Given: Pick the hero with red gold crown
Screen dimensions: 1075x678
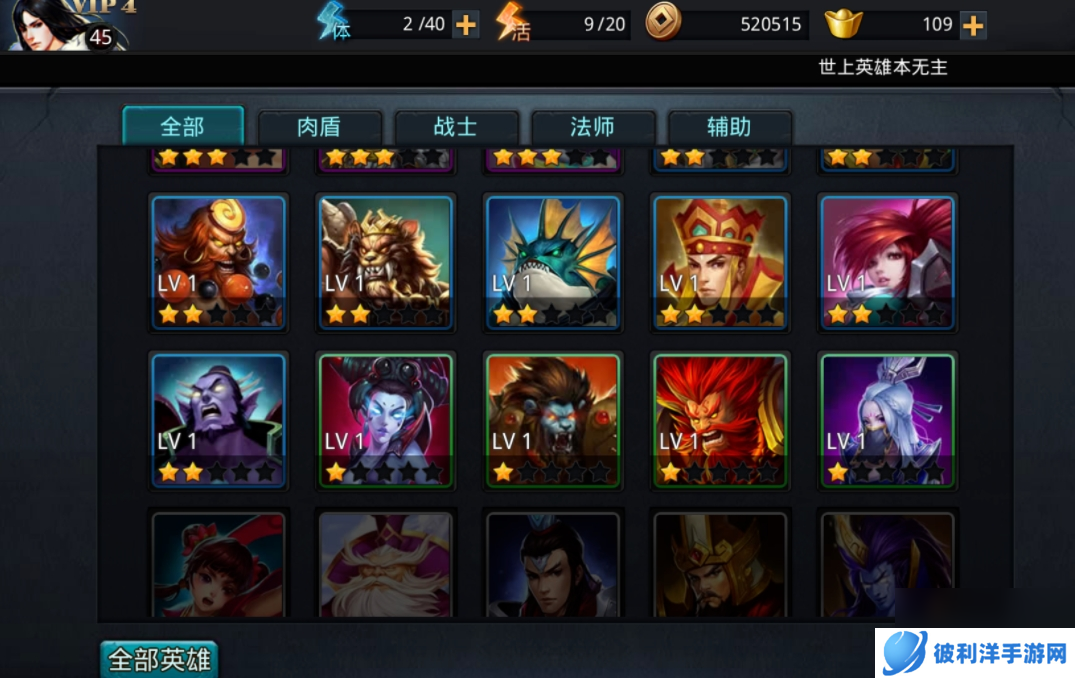Looking at the screenshot, I should pyautogui.click(x=720, y=262).
